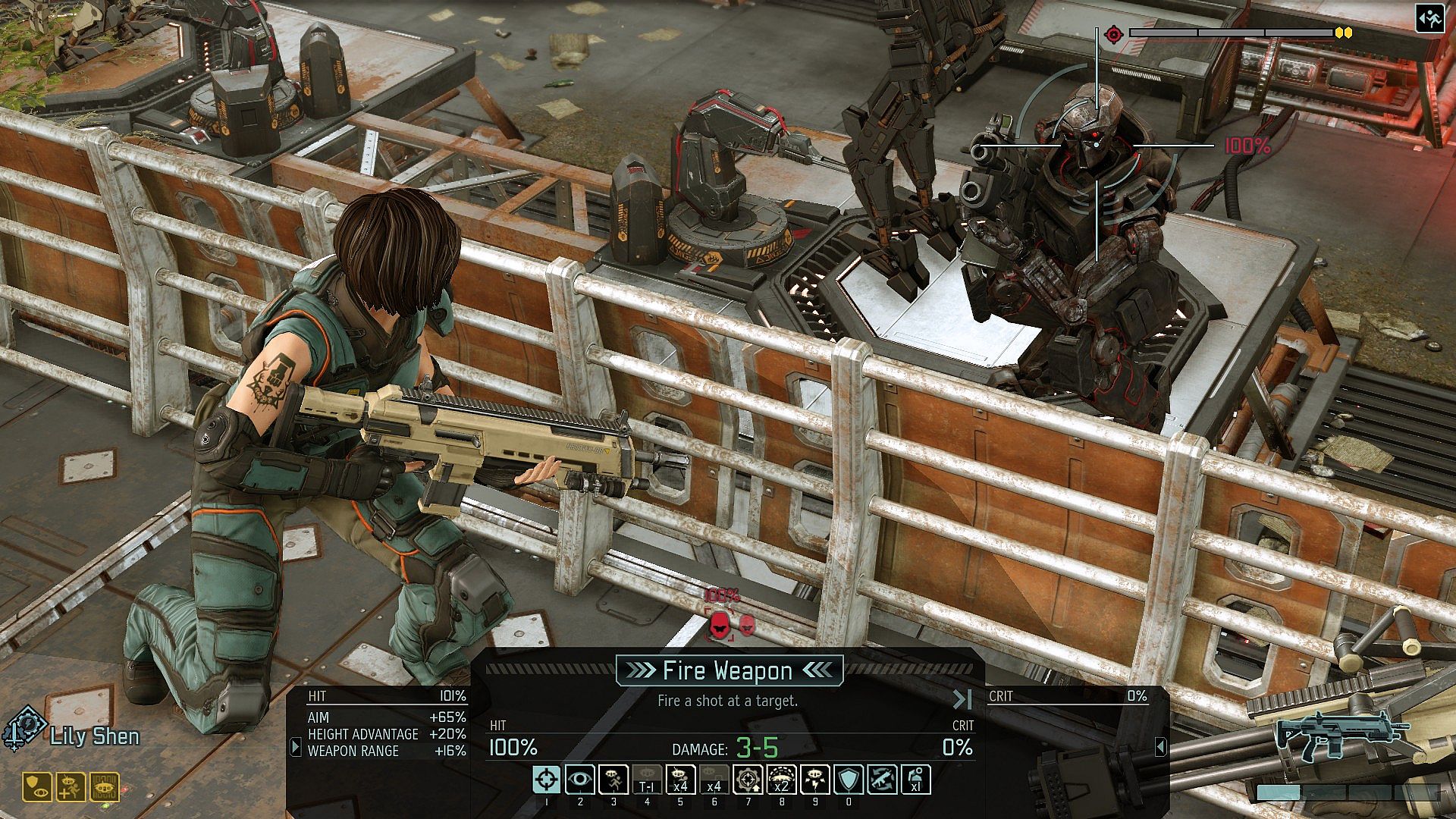Screen dimensions: 1456x819
Task: Choose the gear crosshair upgrade ability
Action: pyautogui.click(x=748, y=780)
